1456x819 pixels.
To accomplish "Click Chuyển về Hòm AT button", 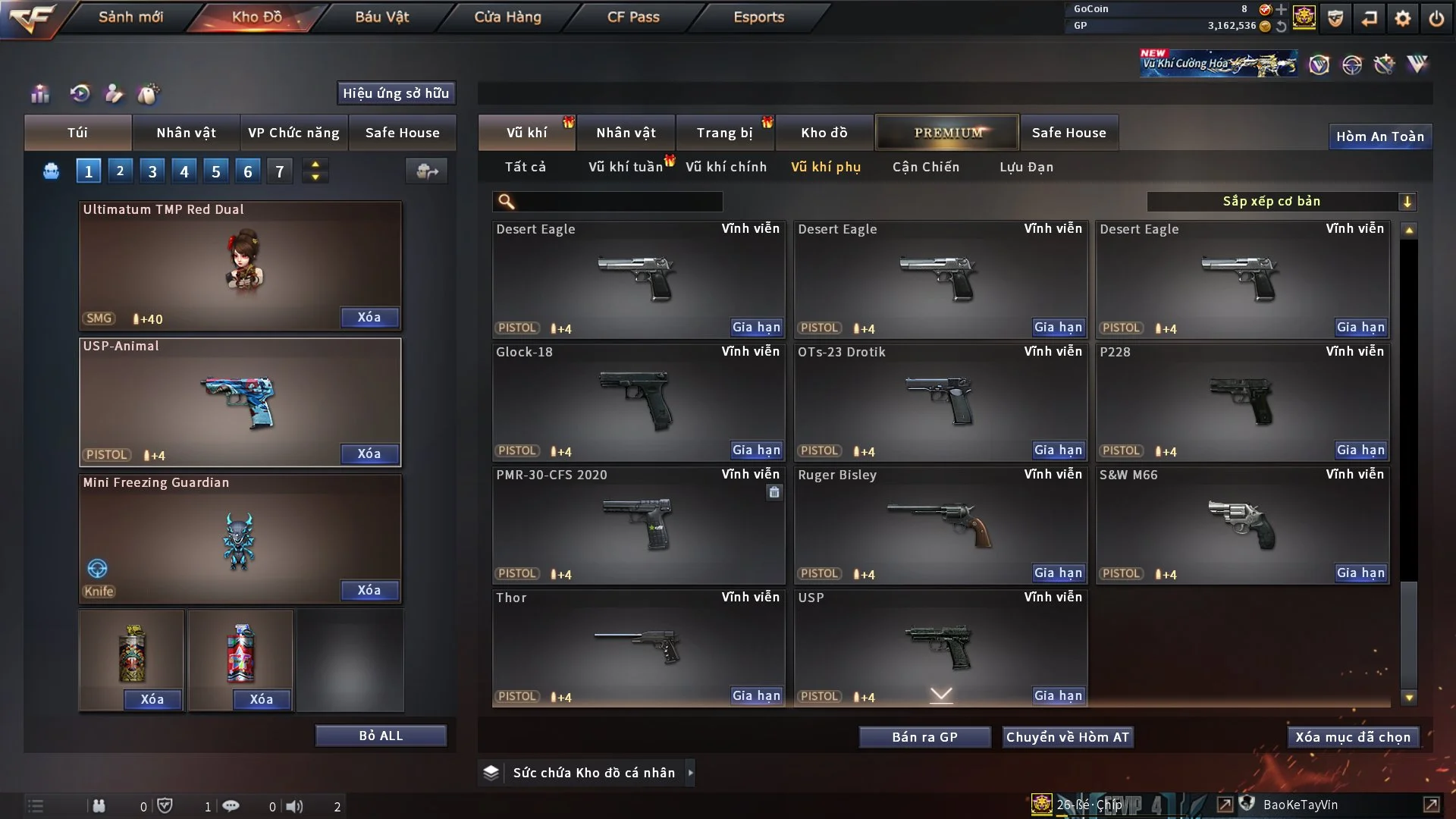I will click(x=1067, y=737).
